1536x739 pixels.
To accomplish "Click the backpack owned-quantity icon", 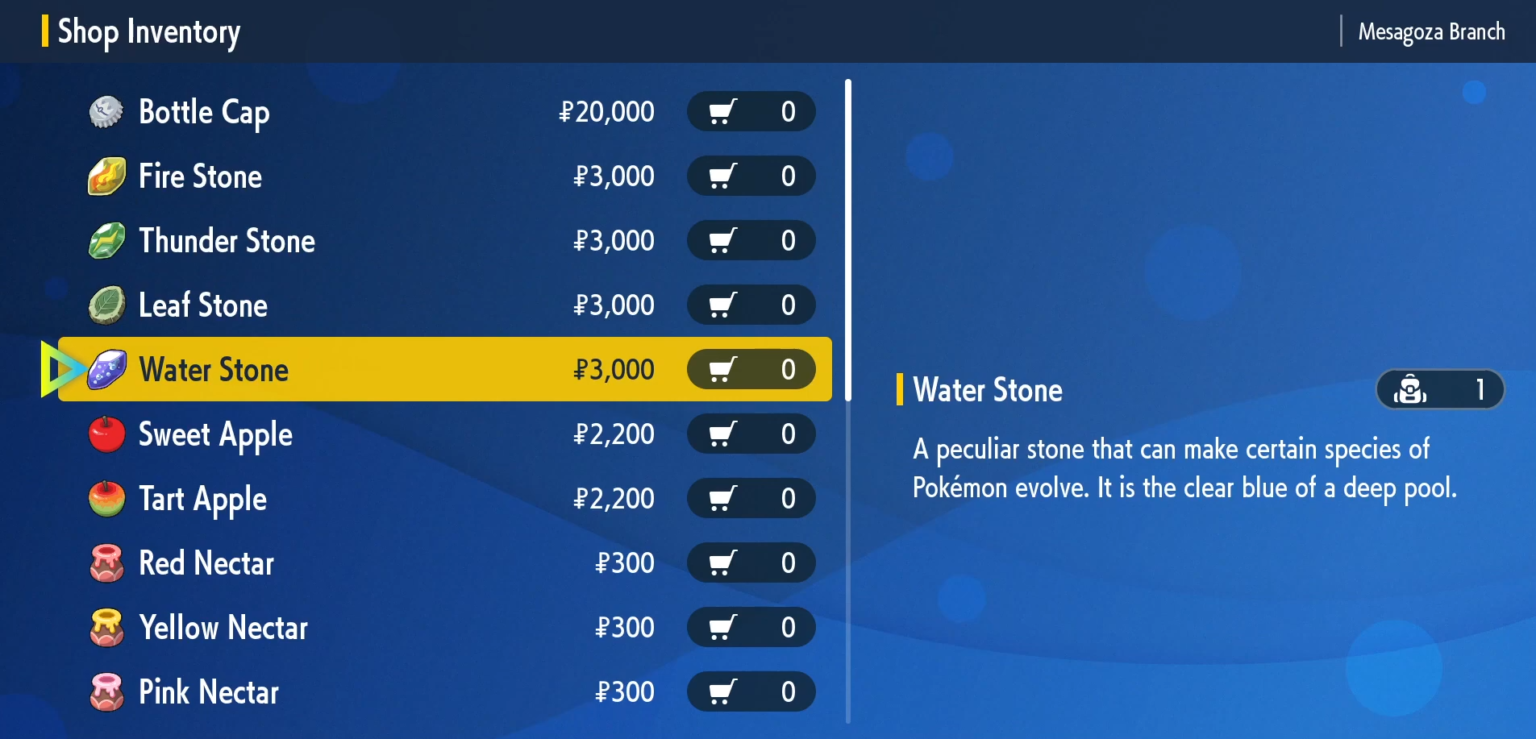I will pyautogui.click(x=1408, y=390).
